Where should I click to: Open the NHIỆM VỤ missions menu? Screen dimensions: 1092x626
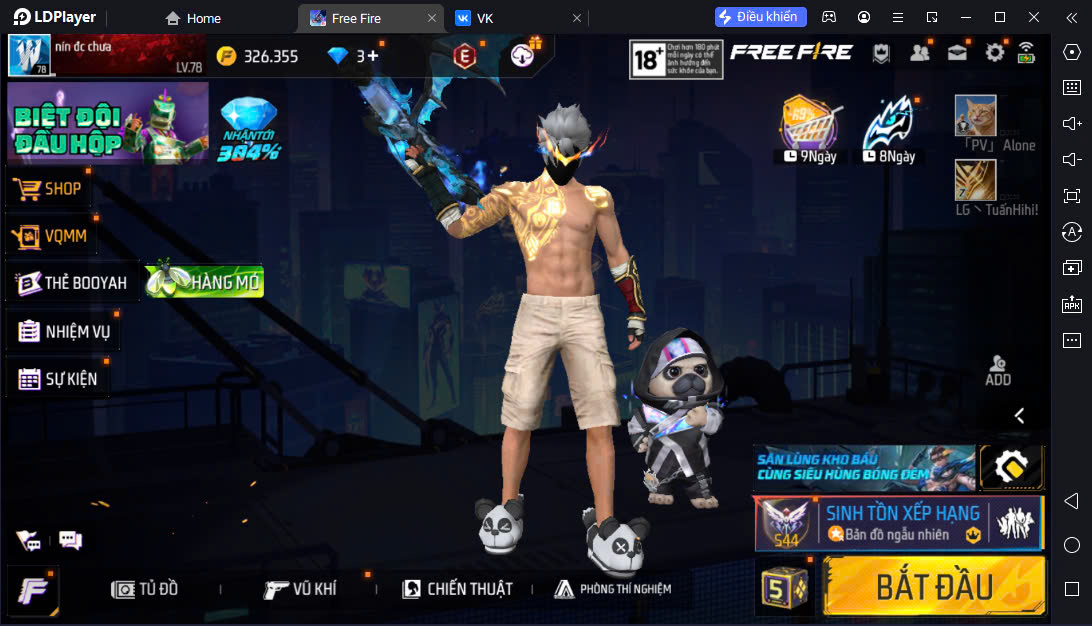pyautogui.click(x=64, y=332)
